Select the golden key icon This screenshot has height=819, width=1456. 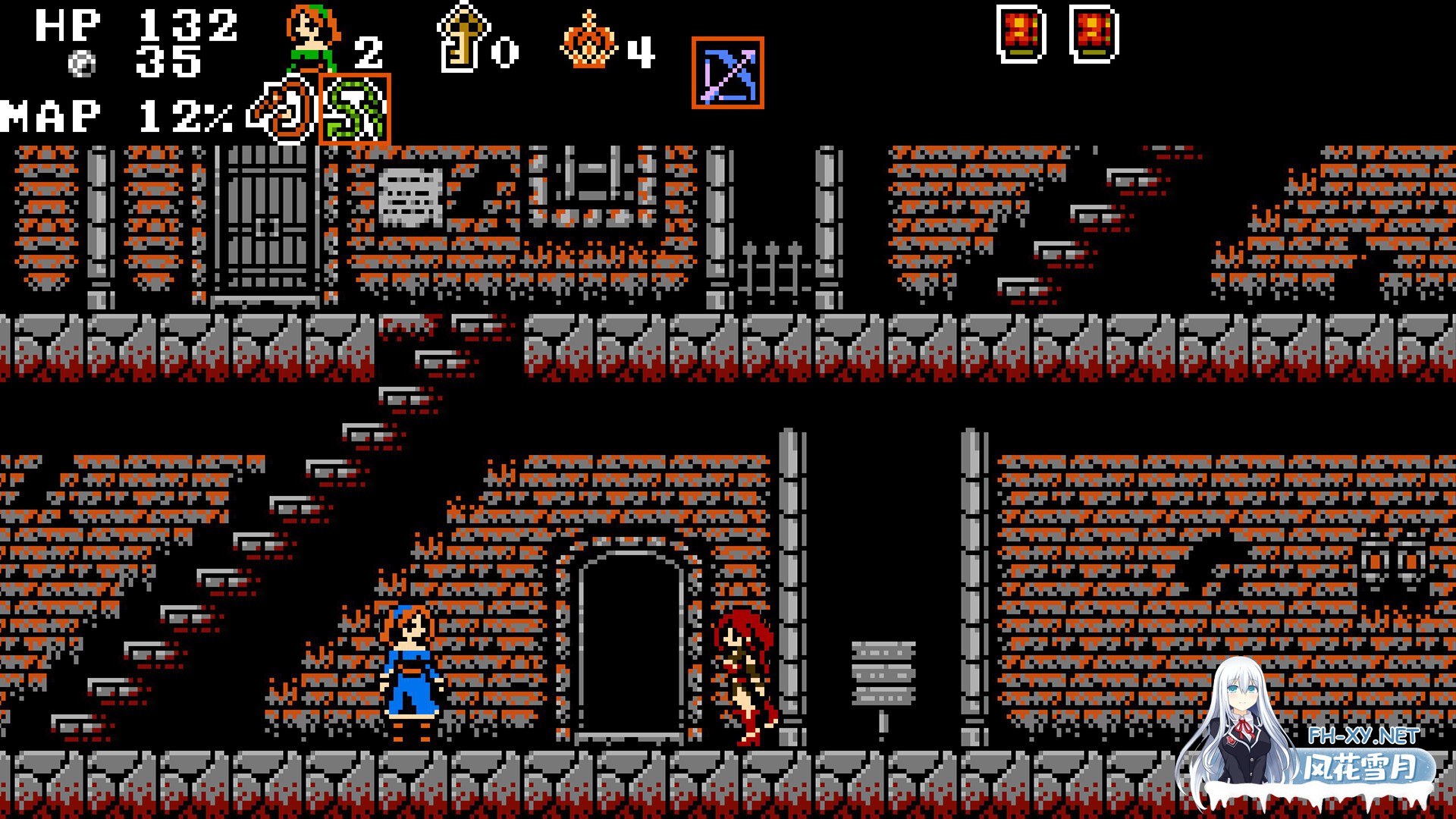tap(463, 38)
